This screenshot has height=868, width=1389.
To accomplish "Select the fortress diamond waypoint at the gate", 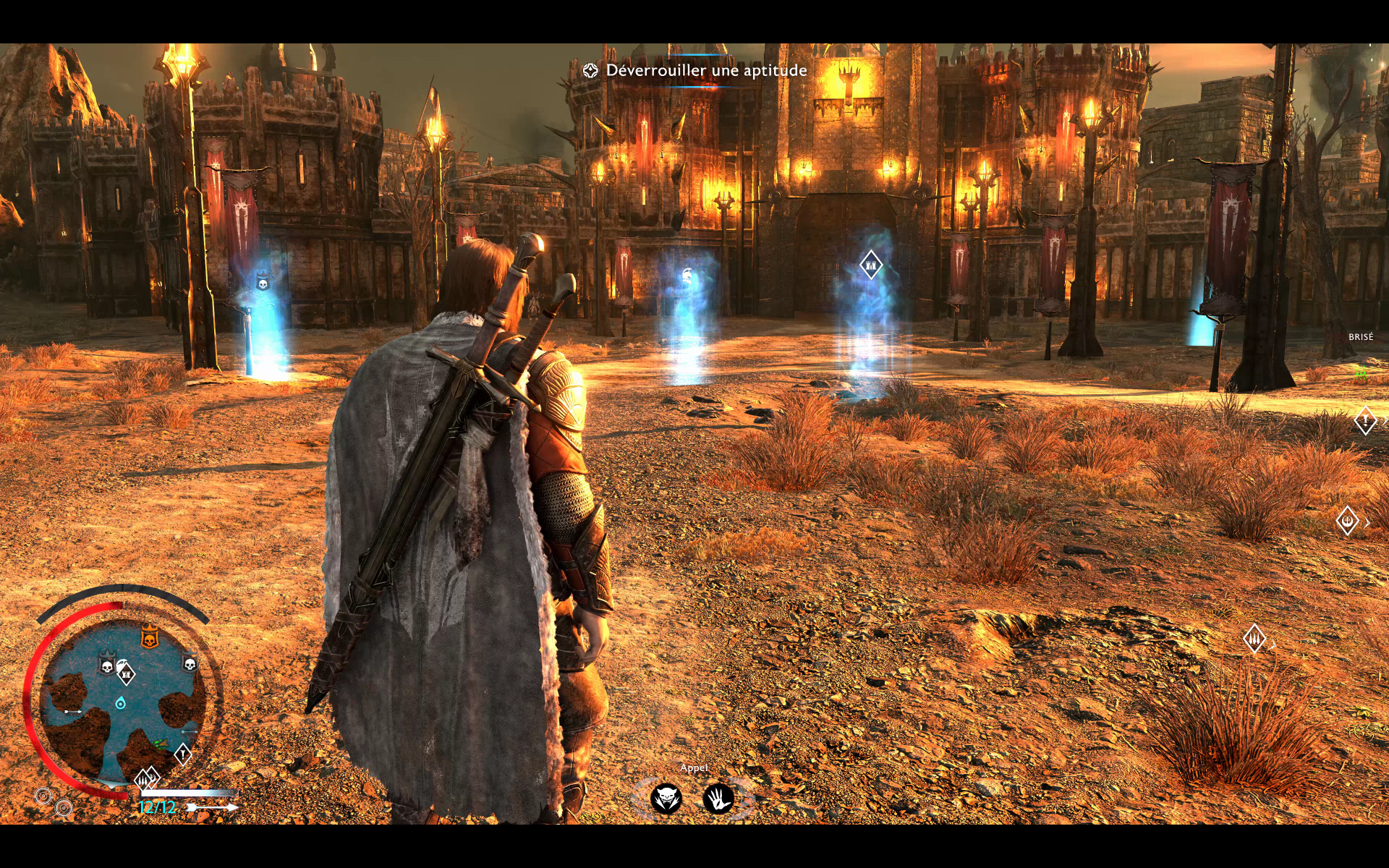I will tap(870, 265).
